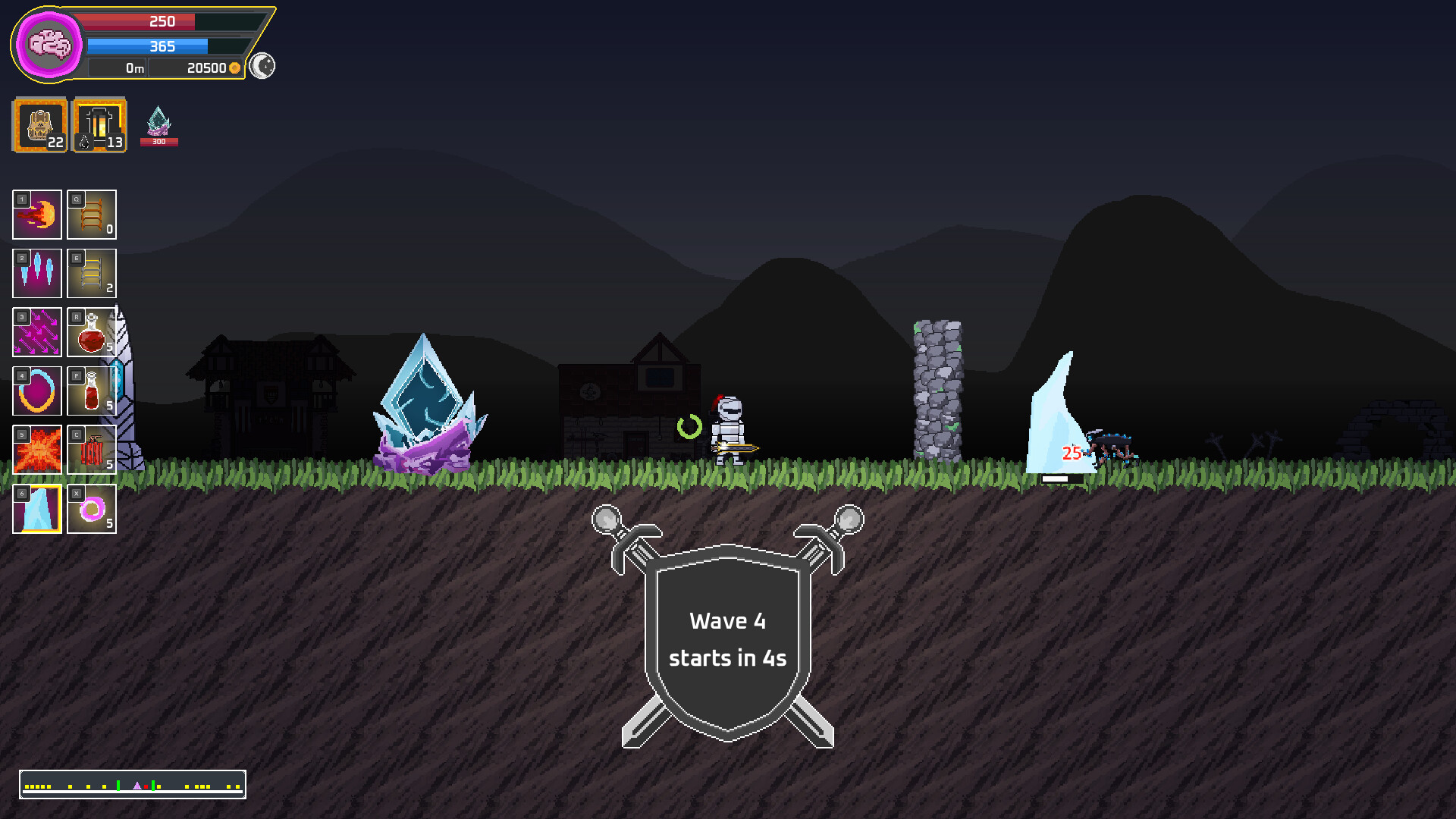The width and height of the screenshot is (1456, 819).
Task: Select the explosion spell in slot 5
Action: tap(36, 450)
